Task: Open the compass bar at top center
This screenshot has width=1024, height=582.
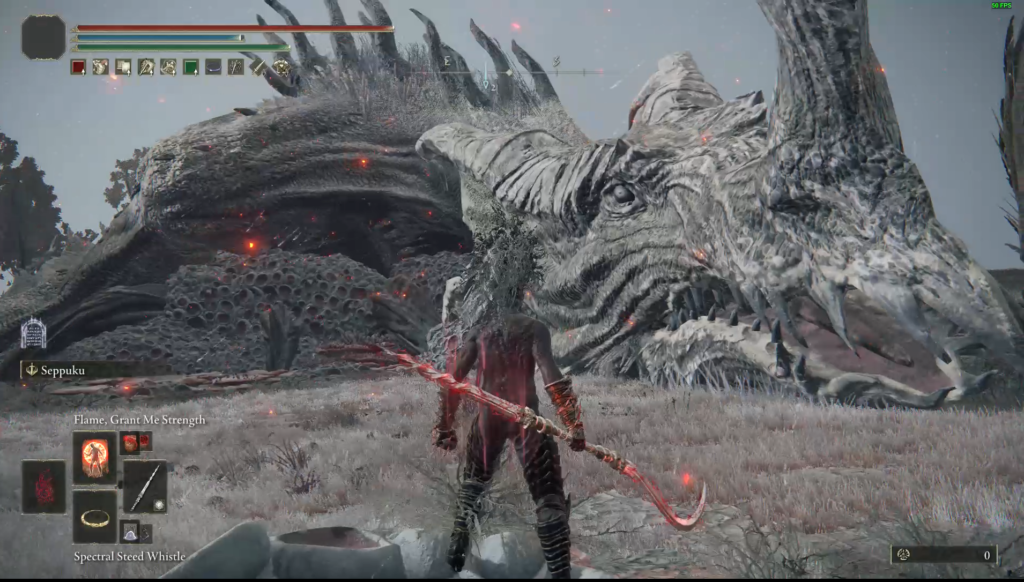Action: point(512,71)
